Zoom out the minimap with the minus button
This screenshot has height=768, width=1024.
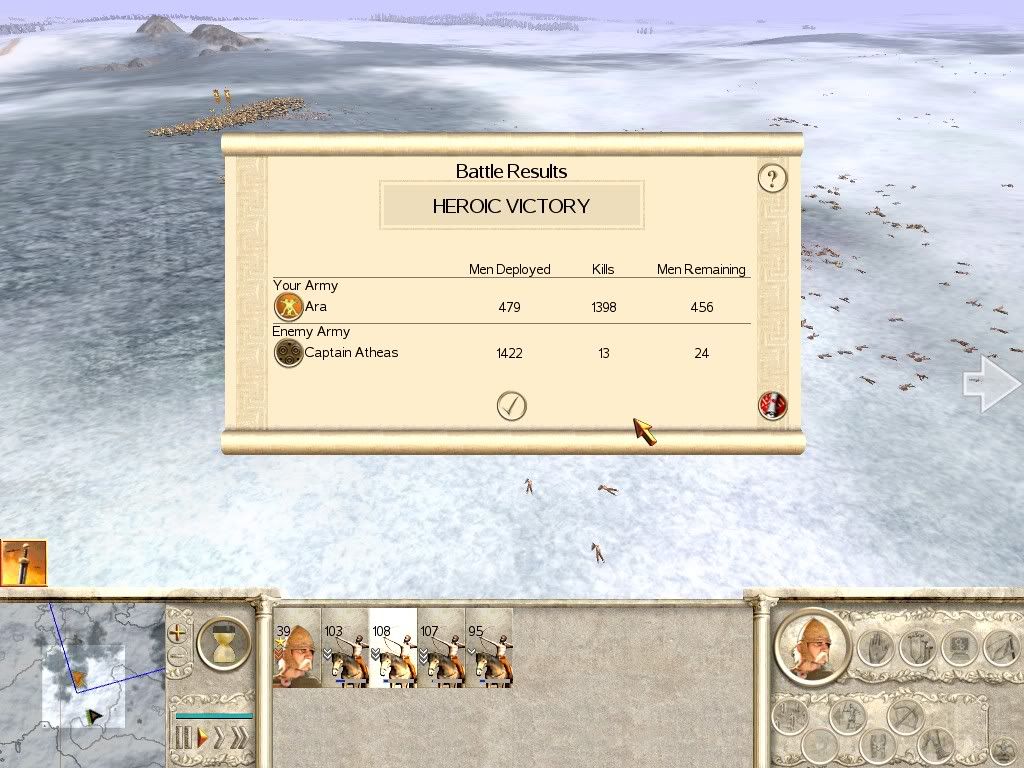pyautogui.click(x=179, y=658)
